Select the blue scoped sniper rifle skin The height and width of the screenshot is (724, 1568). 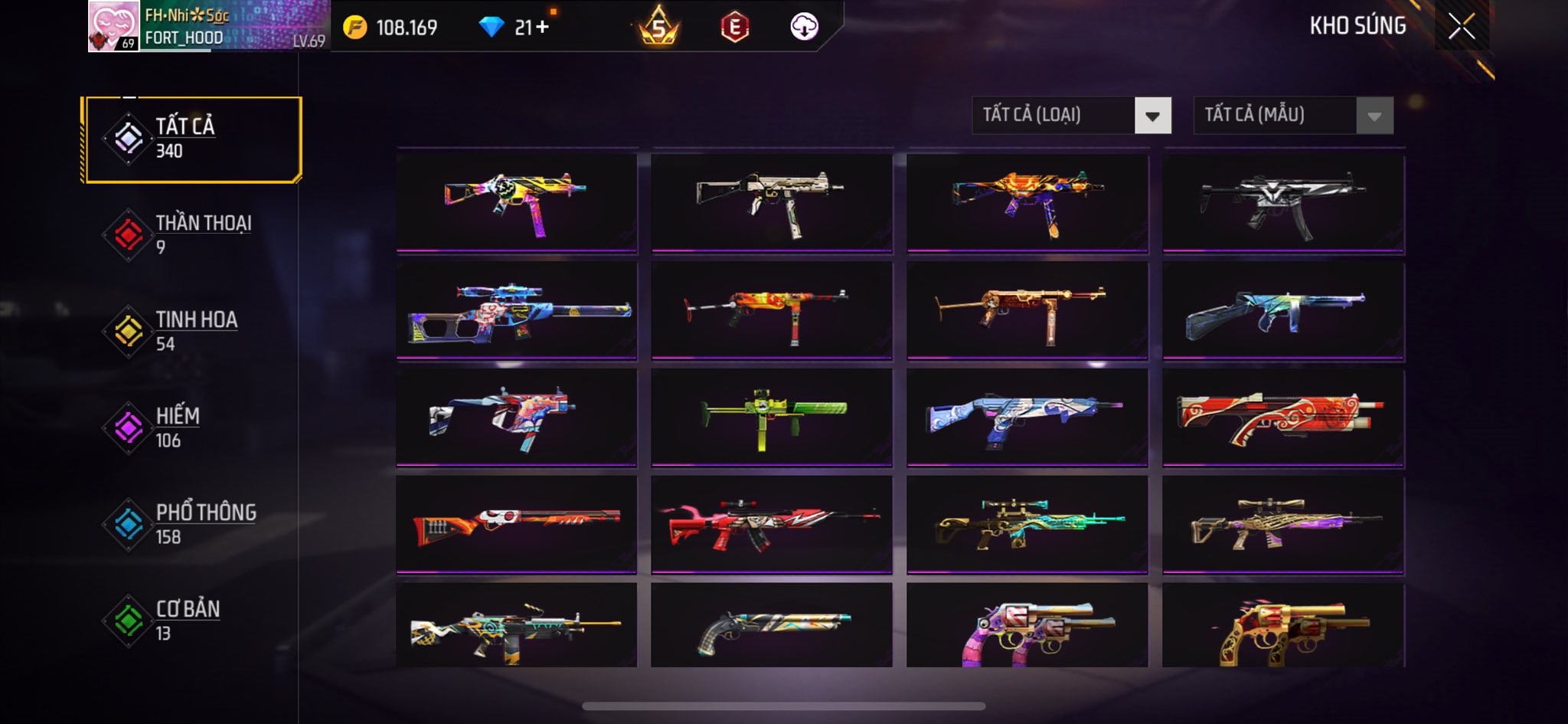coord(517,310)
